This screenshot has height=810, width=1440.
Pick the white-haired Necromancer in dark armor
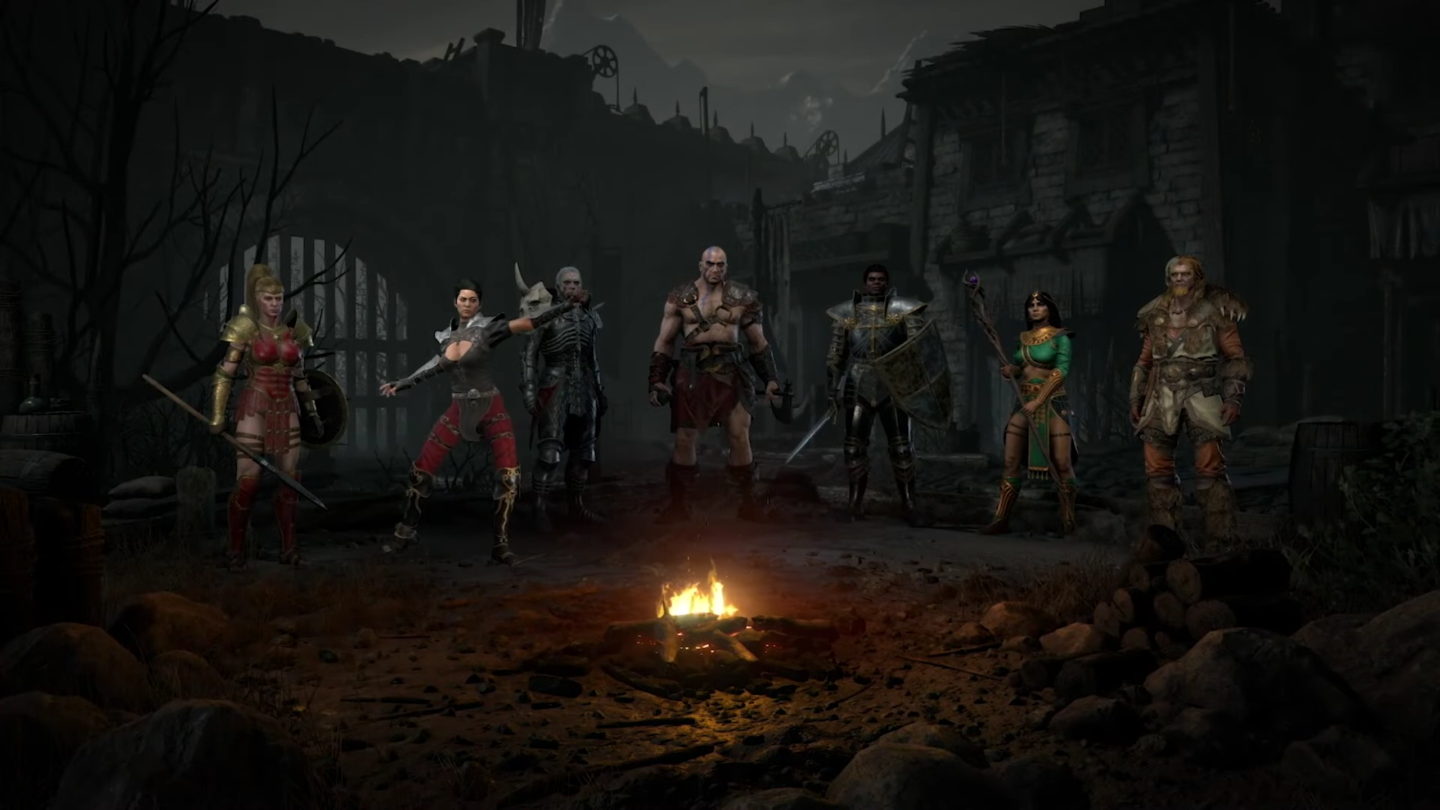pos(565,390)
